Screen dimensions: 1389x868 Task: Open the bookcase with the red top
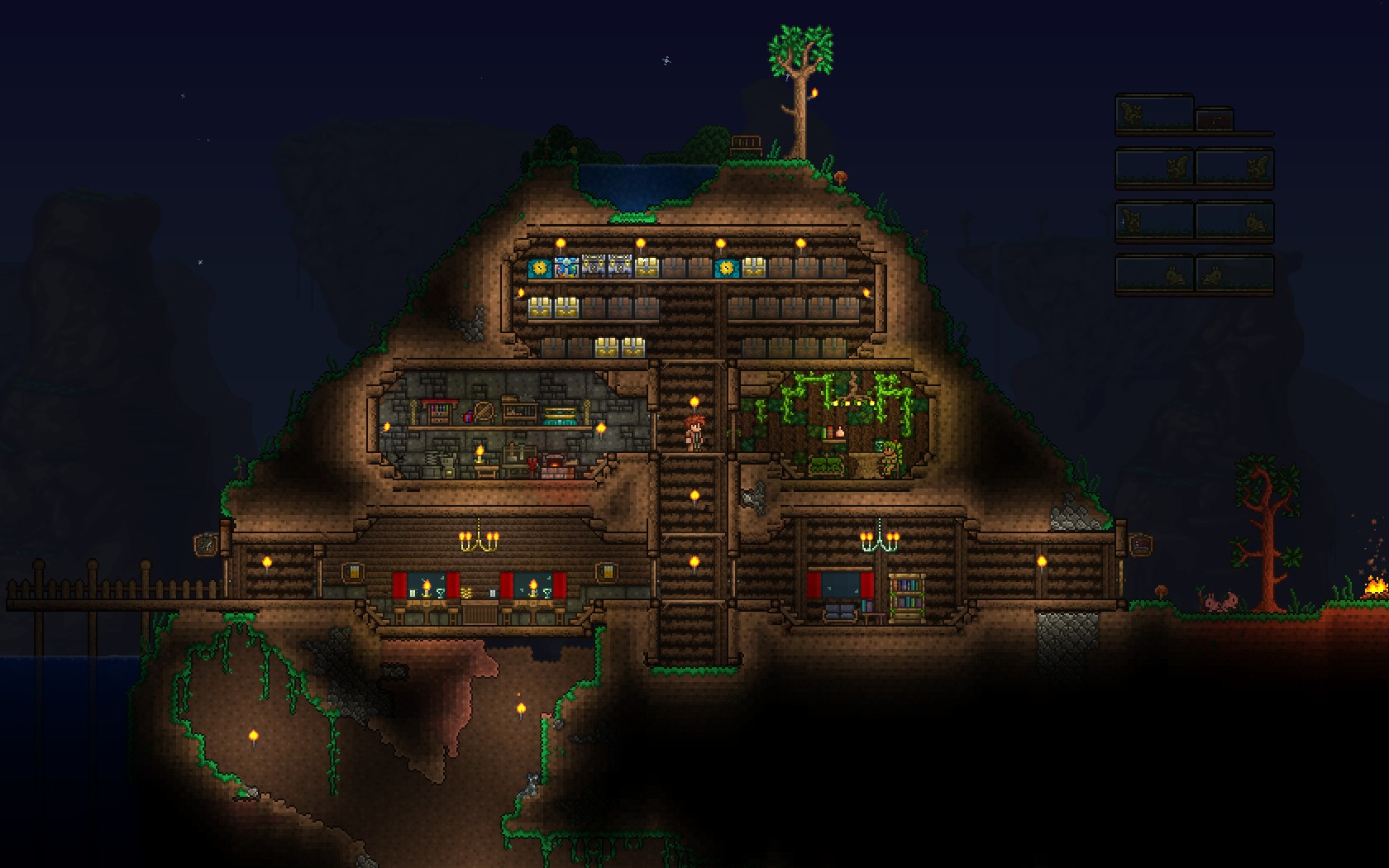pos(438,411)
